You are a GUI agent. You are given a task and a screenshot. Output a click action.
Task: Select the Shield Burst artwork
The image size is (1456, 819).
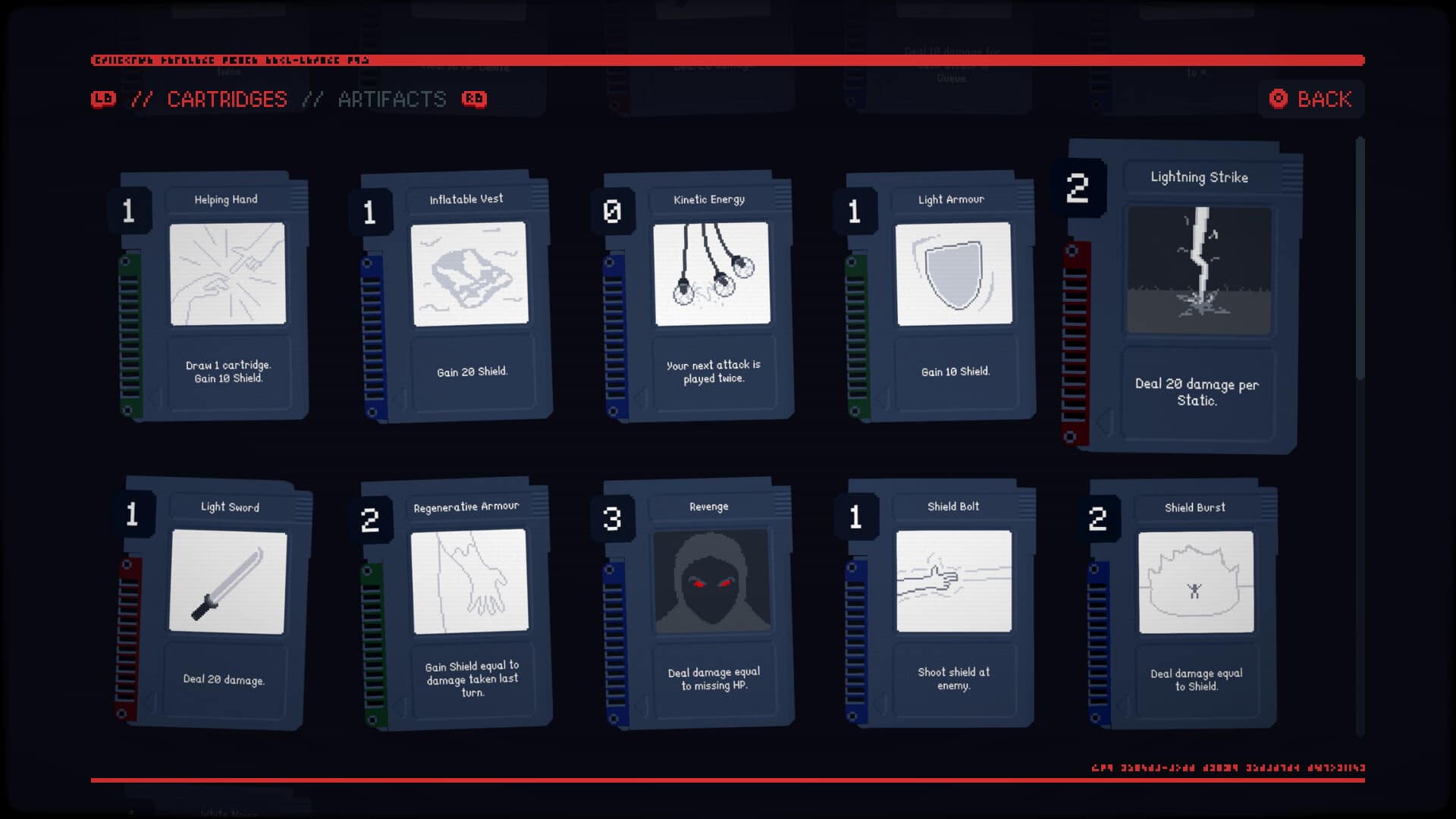tap(1197, 582)
